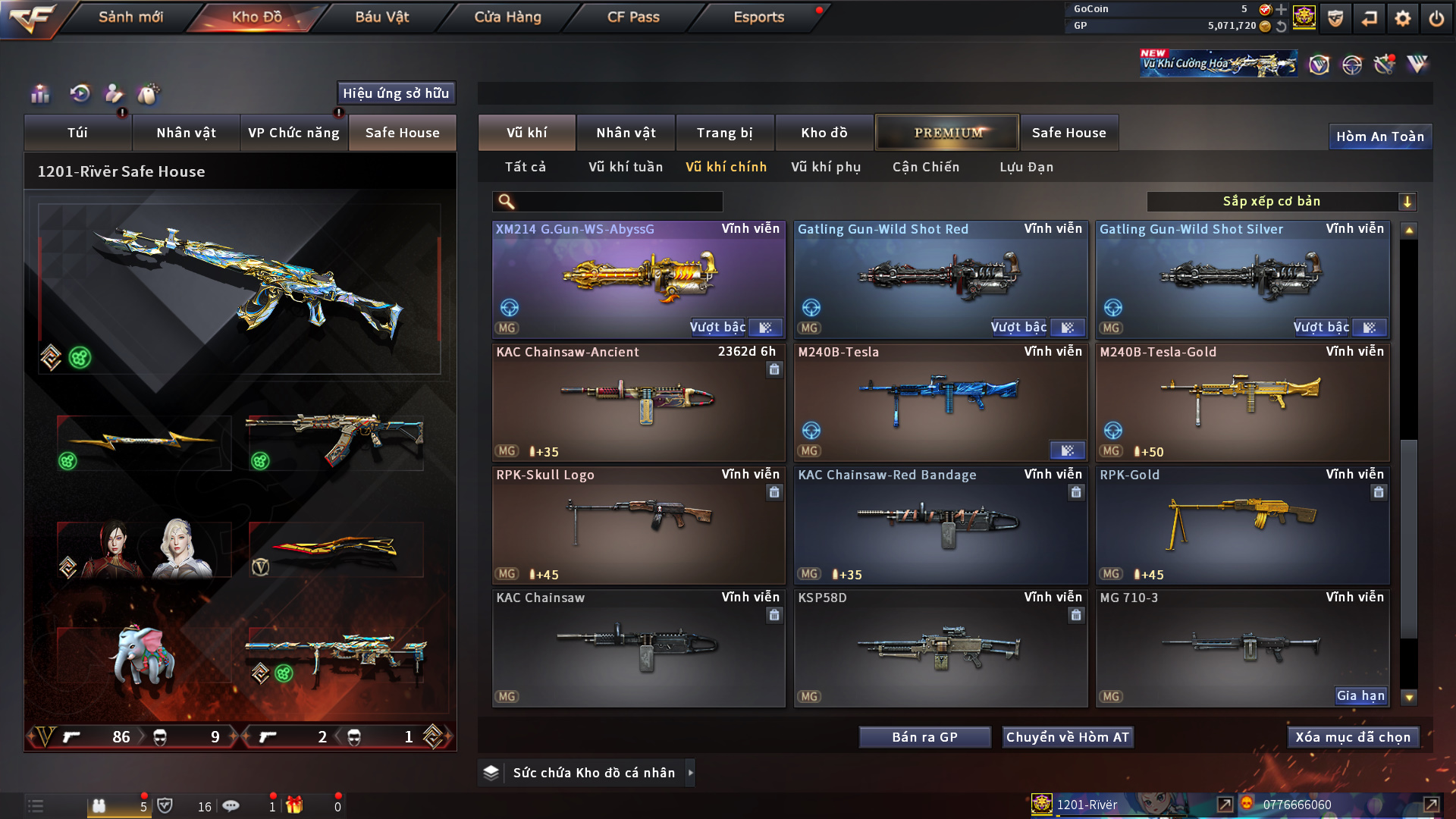1456x819 pixels.
Task: Switch to the Esports menu
Action: [x=758, y=17]
